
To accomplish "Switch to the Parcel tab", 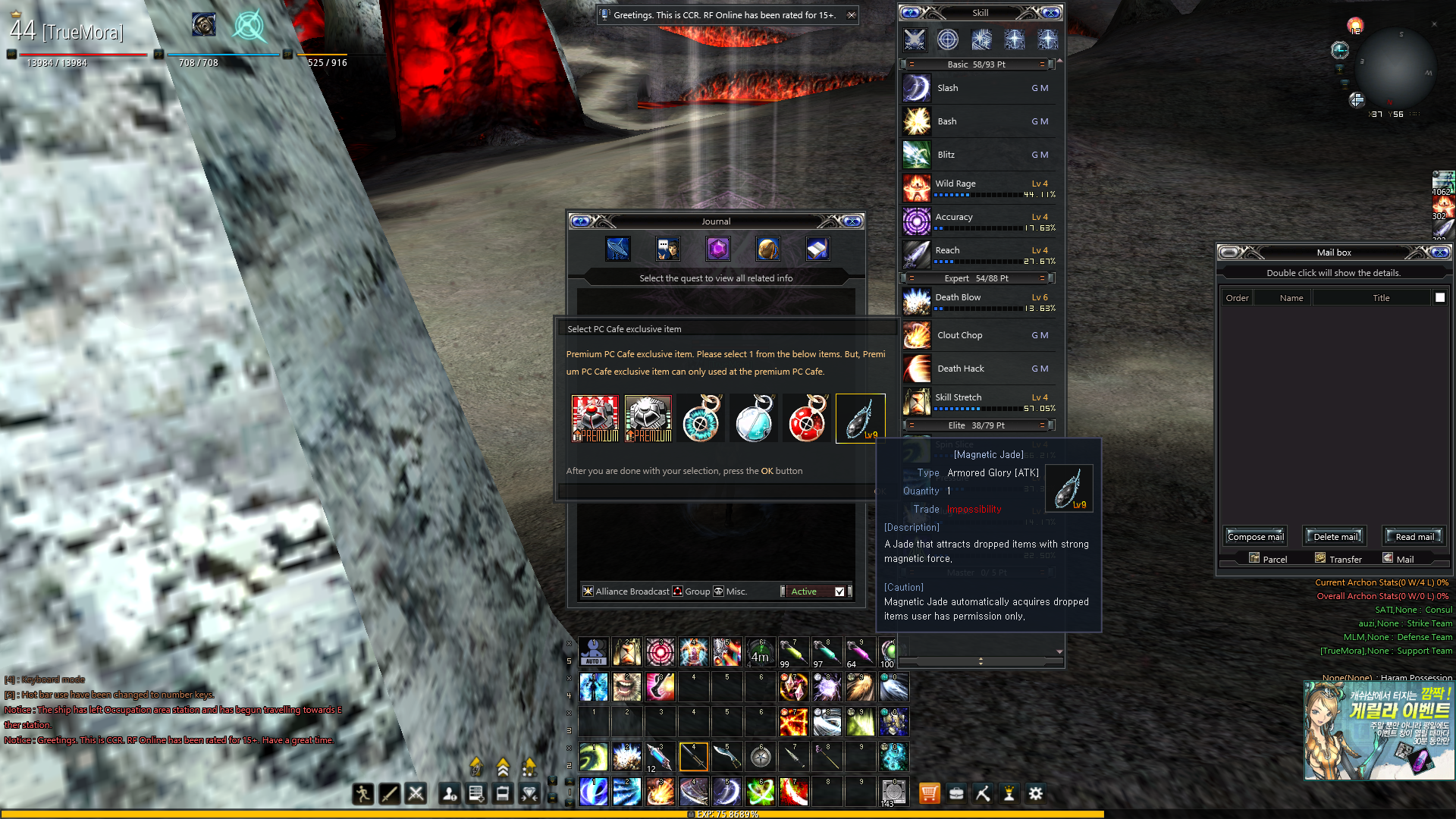I will [x=1268, y=559].
